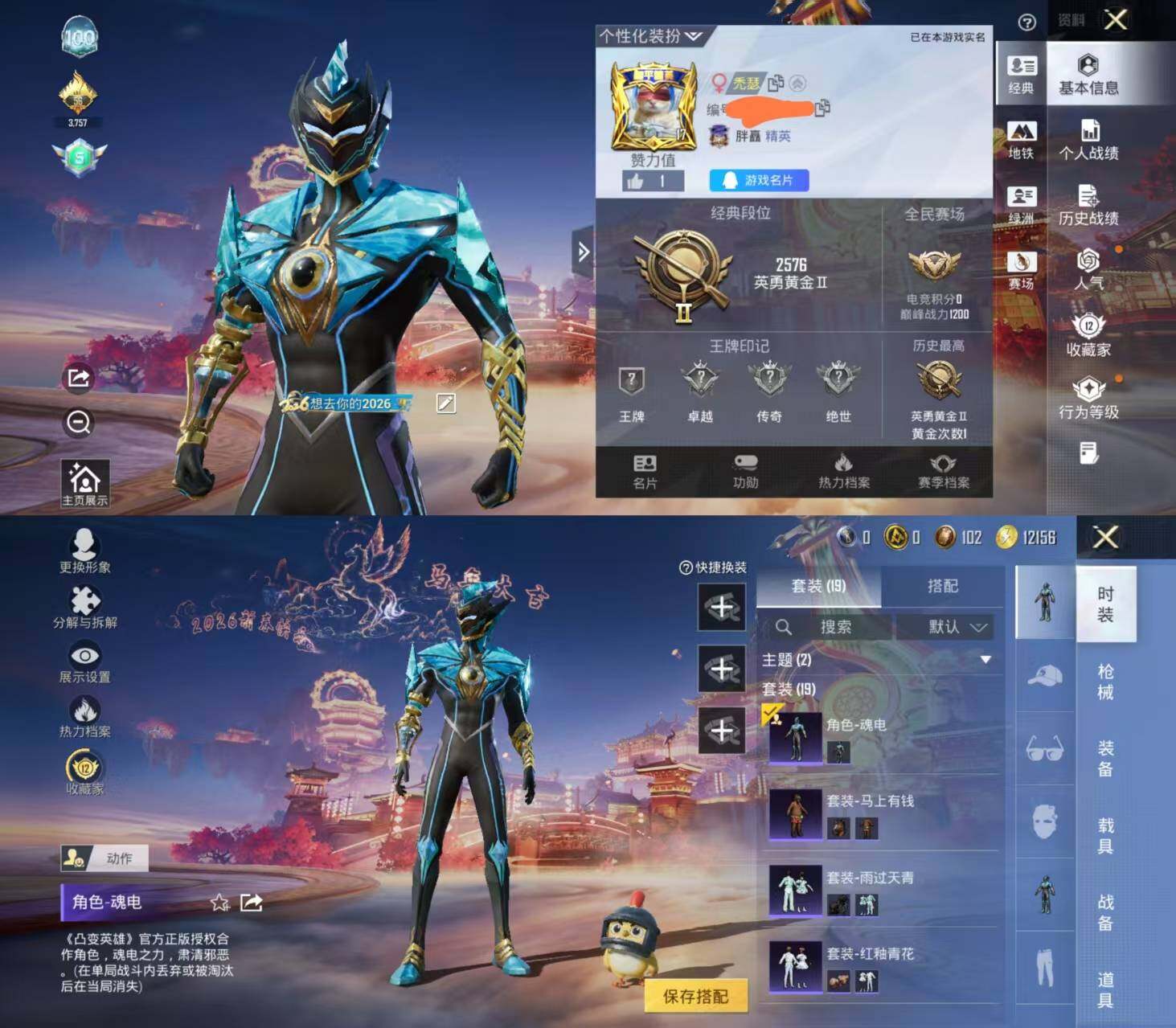
Task: Switch to the 搭配 tab
Action: coord(942,586)
